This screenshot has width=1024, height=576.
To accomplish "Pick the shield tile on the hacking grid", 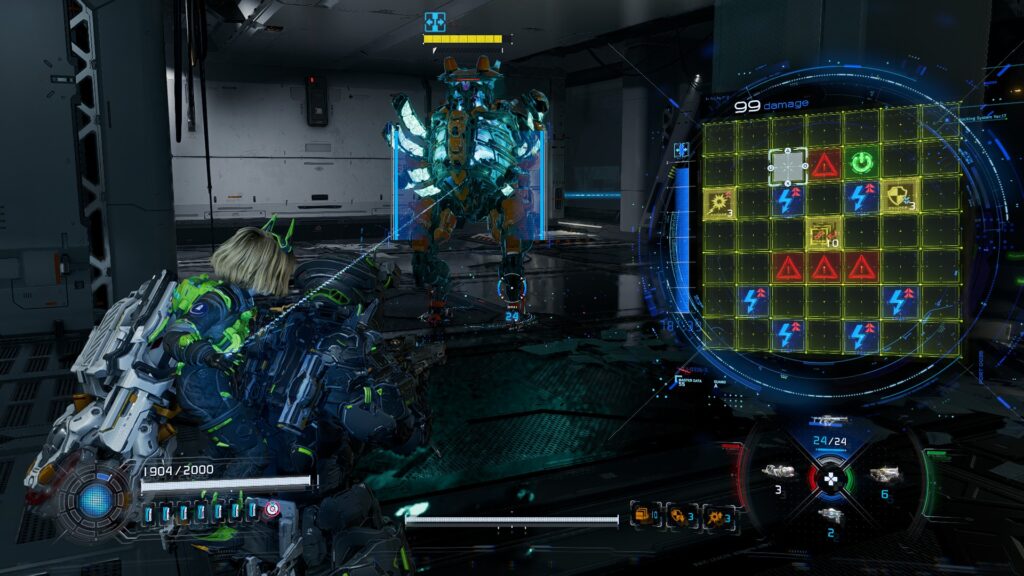I will [x=898, y=196].
